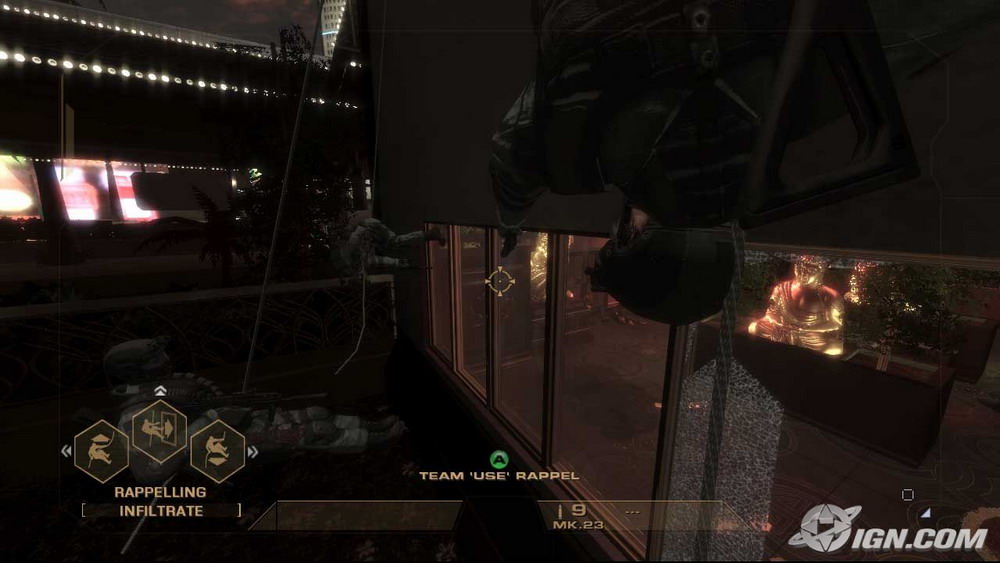Select the rappel-down team command hexagon
Viewport: 1000px width, 563px height.
(218, 451)
